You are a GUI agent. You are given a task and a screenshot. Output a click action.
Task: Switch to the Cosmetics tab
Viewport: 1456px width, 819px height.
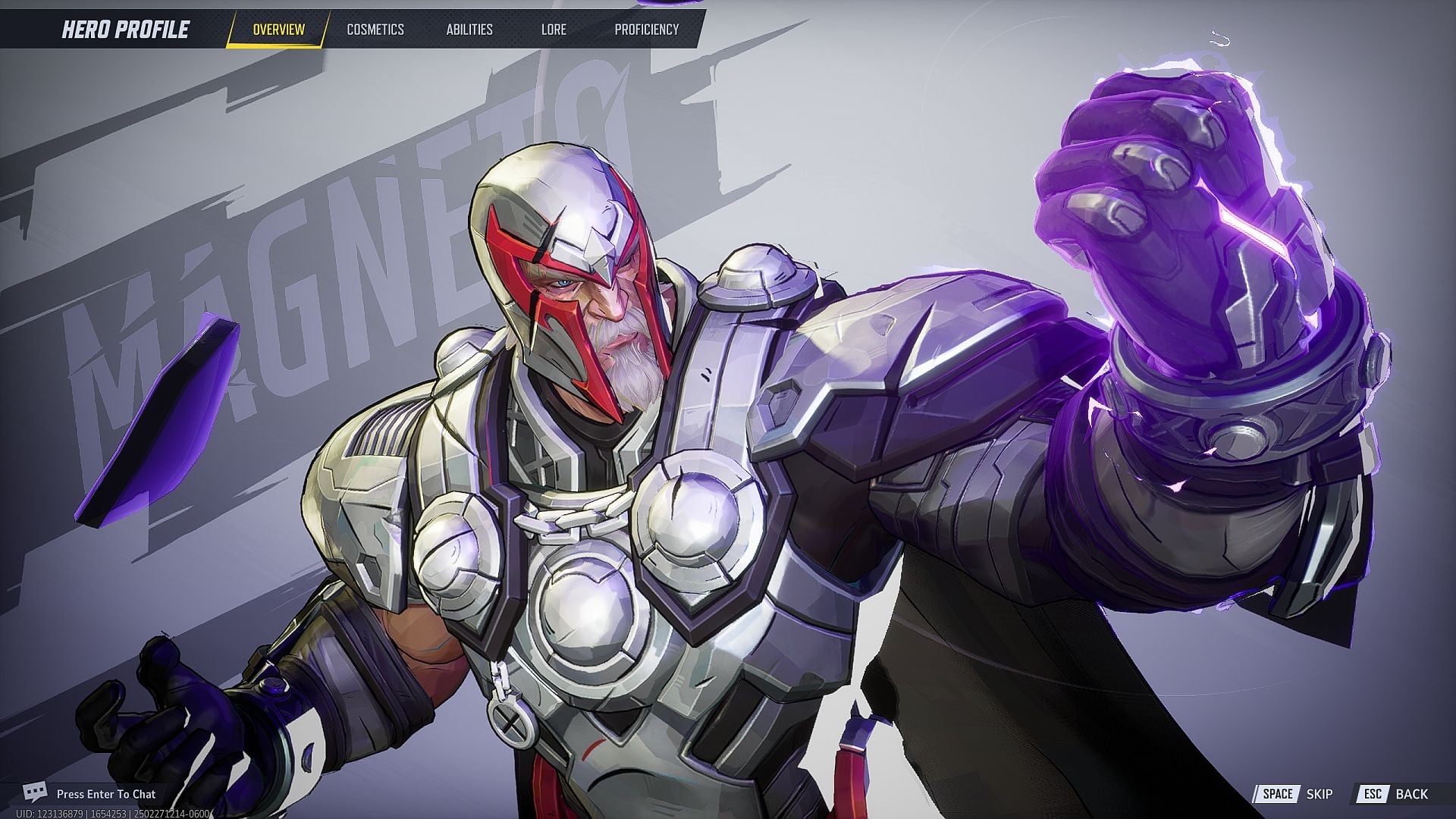tap(377, 30)
